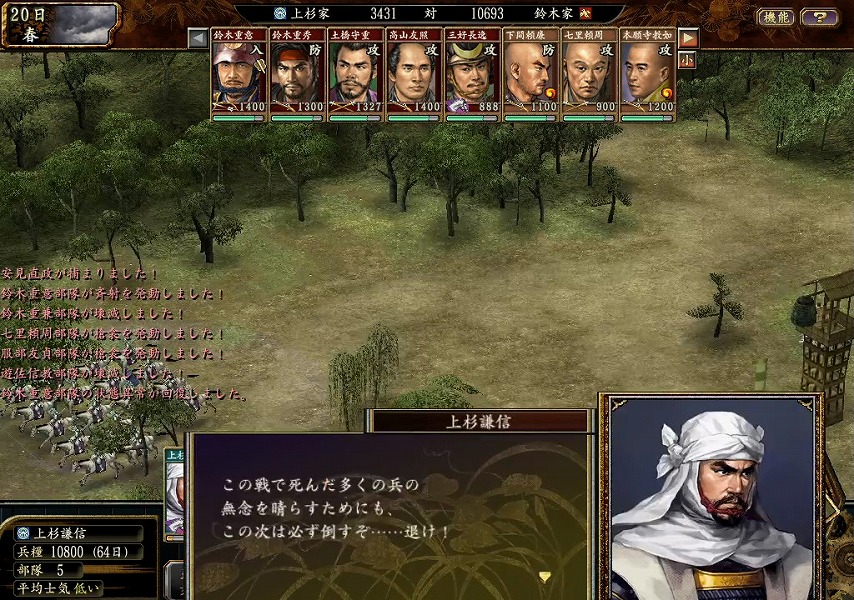Click the 下間頼廉 unit portrait
This screenshot has height=600, width=854.
tap(530, 75)
